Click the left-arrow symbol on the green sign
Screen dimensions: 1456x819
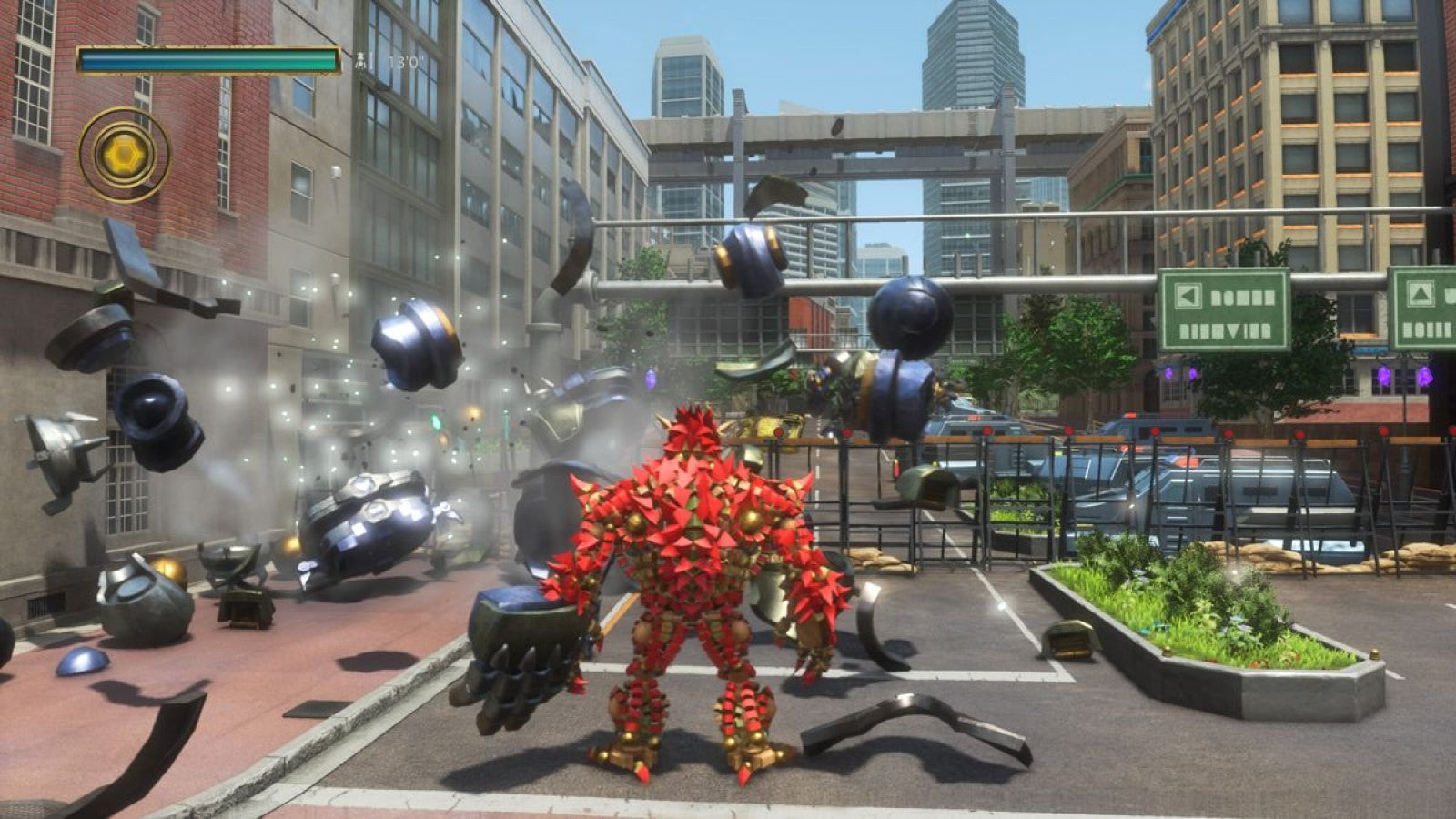(1189, 294)
